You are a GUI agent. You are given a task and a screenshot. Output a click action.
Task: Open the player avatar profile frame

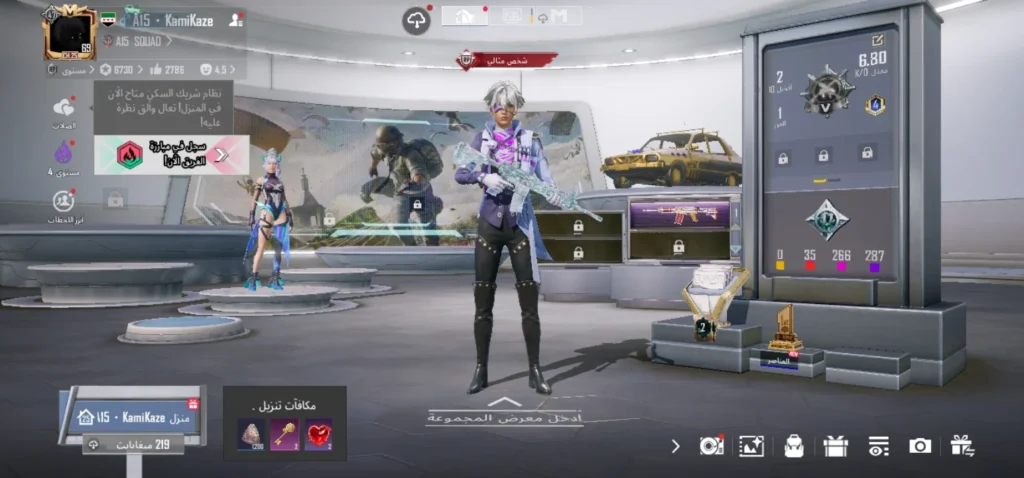click(68, 31)
